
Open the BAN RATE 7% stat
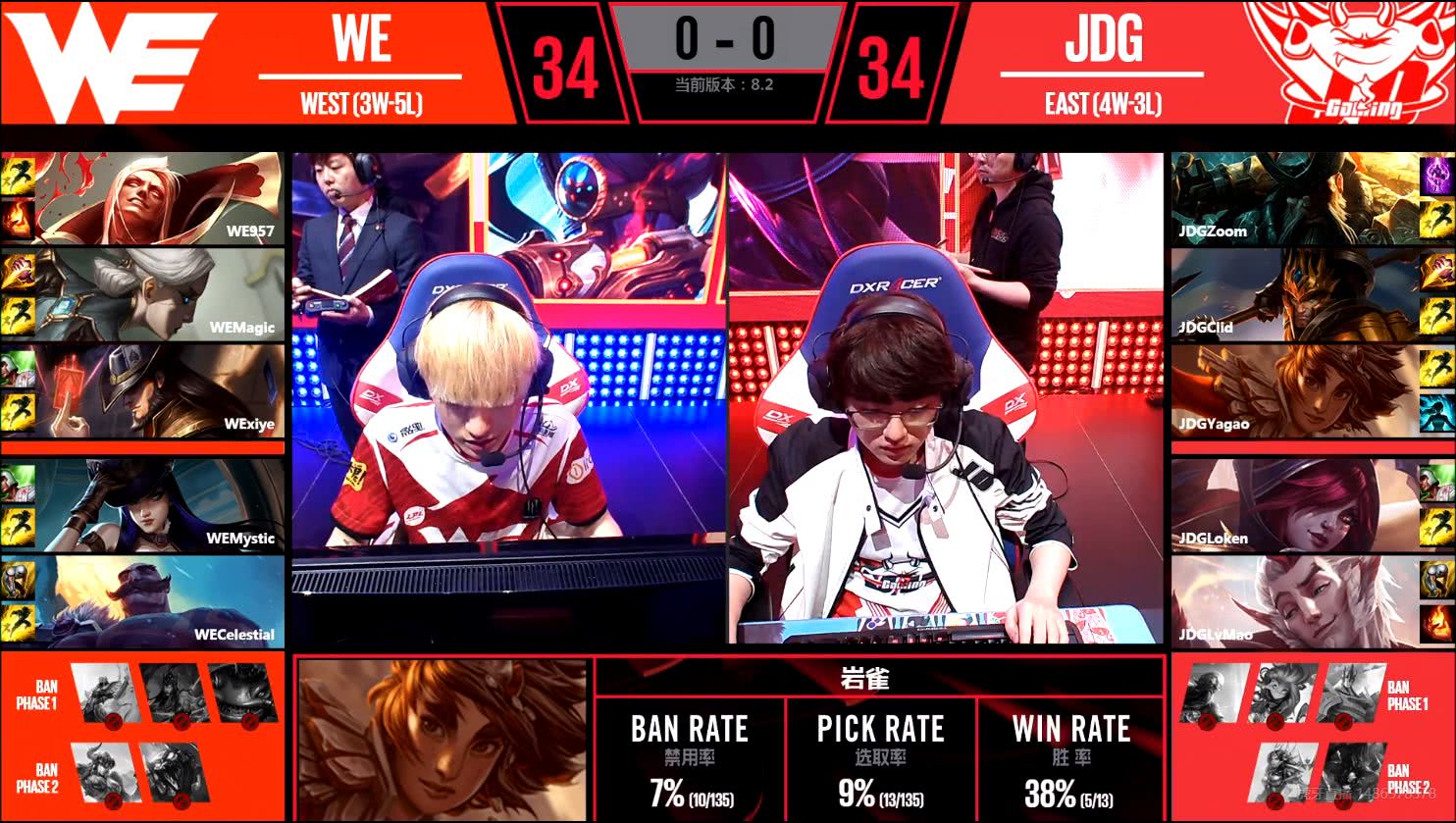[x=689, y=755]
